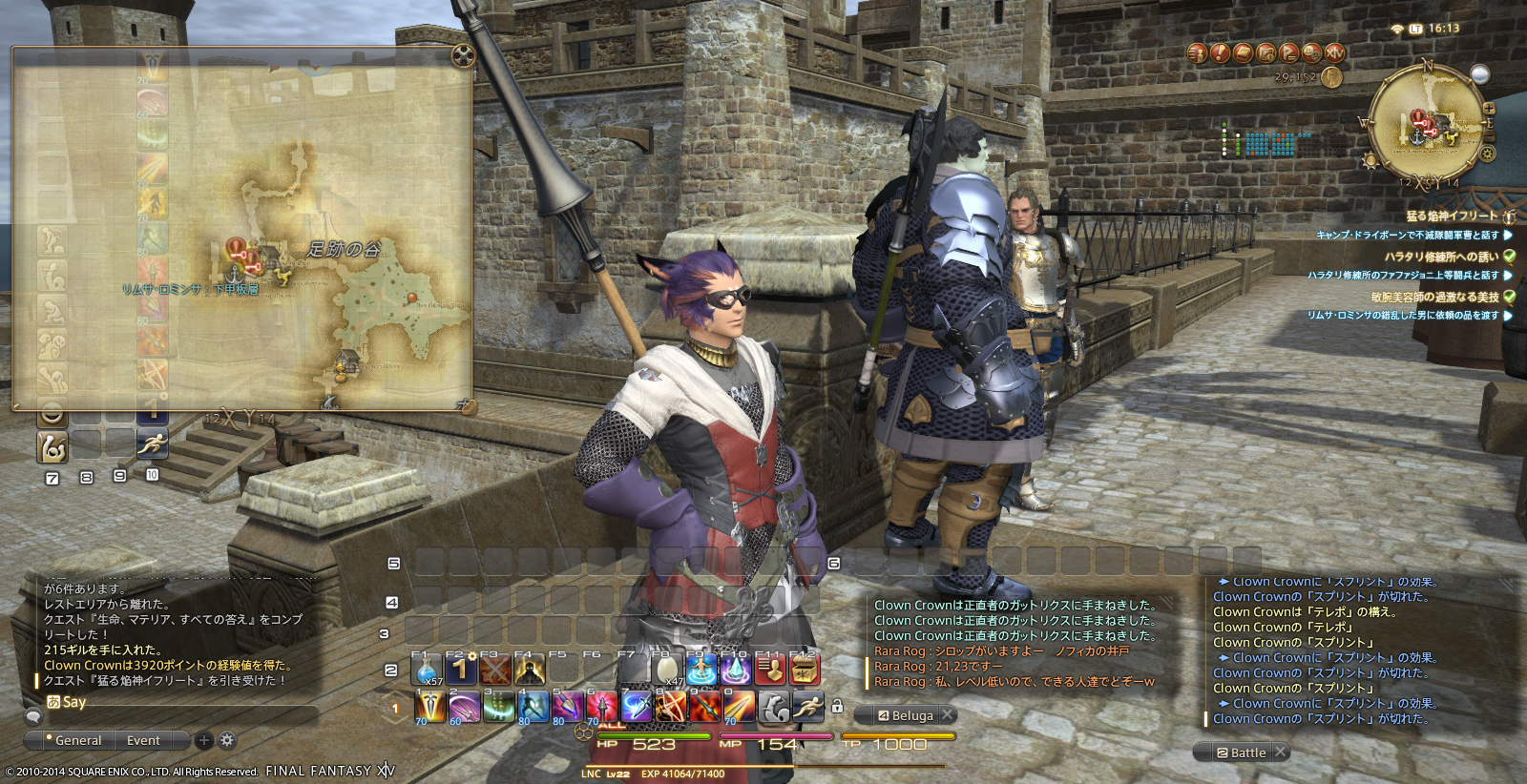The image size is (1527, 784).
Task: Toggle the hotbar padlock
Action: [x=837, y=707]
